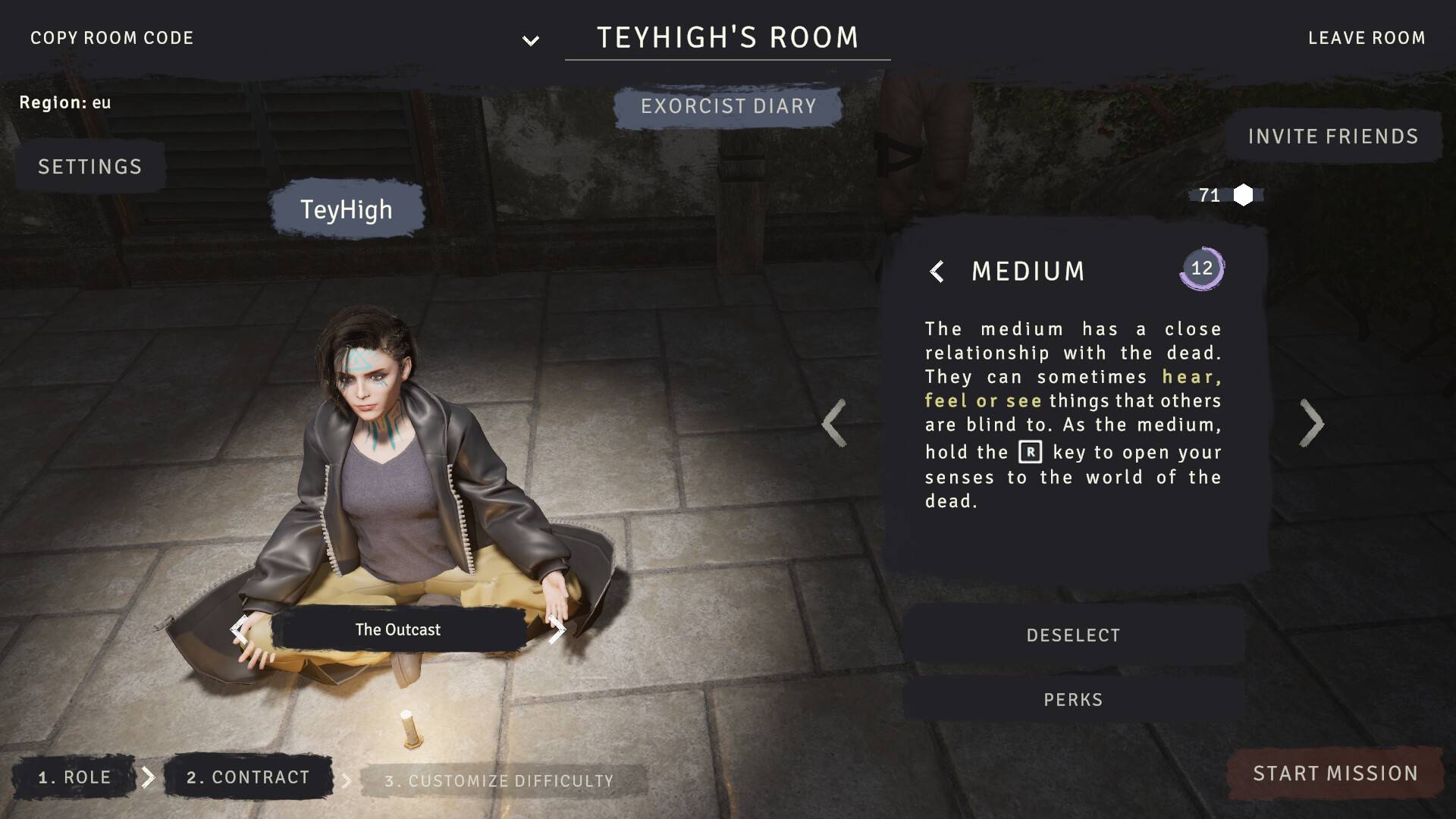Leave the room
Screen dimensions: 1456x819
click(x=1366, y=38)
